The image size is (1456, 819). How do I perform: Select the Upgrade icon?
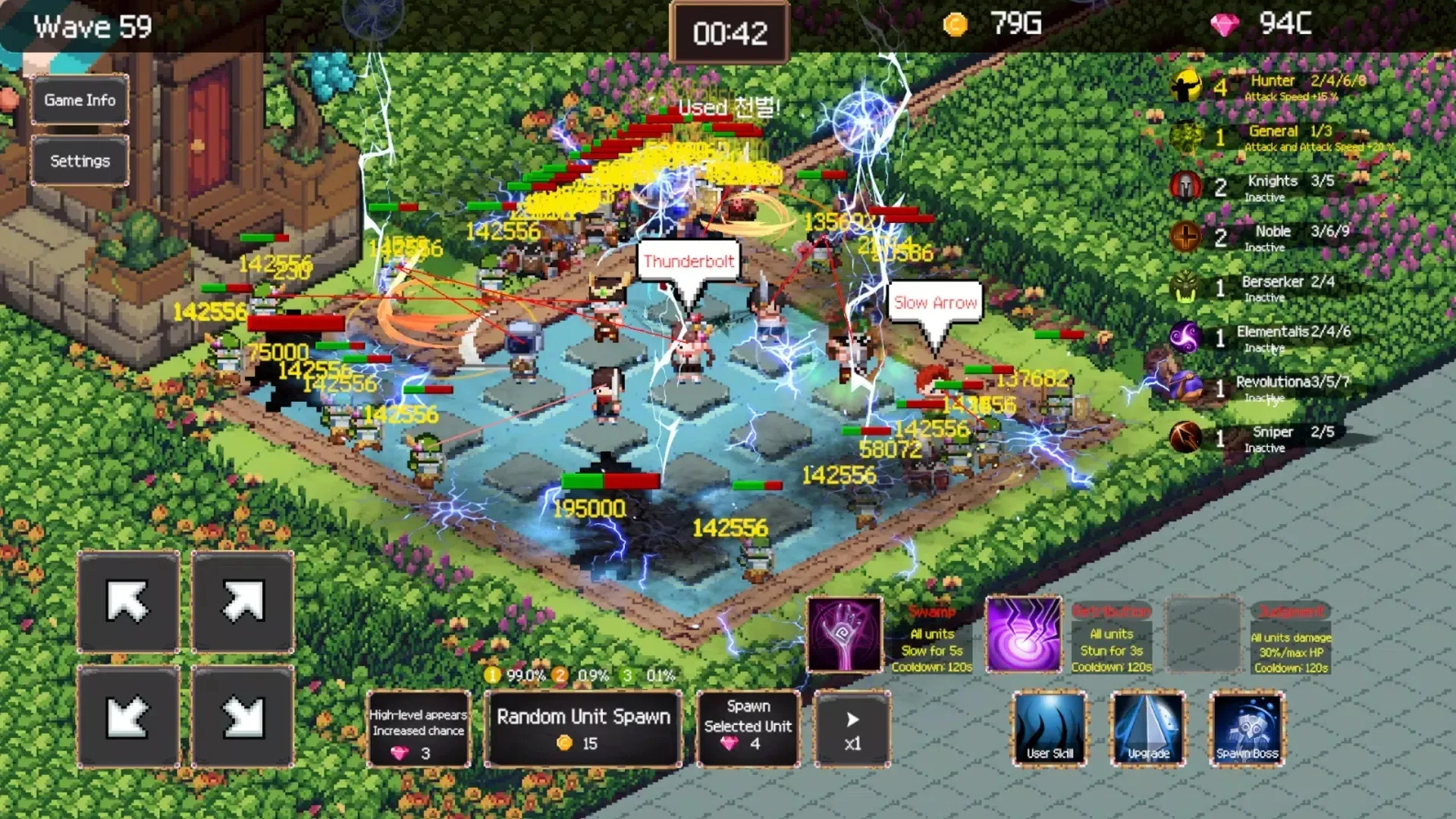pos(1147,729)
